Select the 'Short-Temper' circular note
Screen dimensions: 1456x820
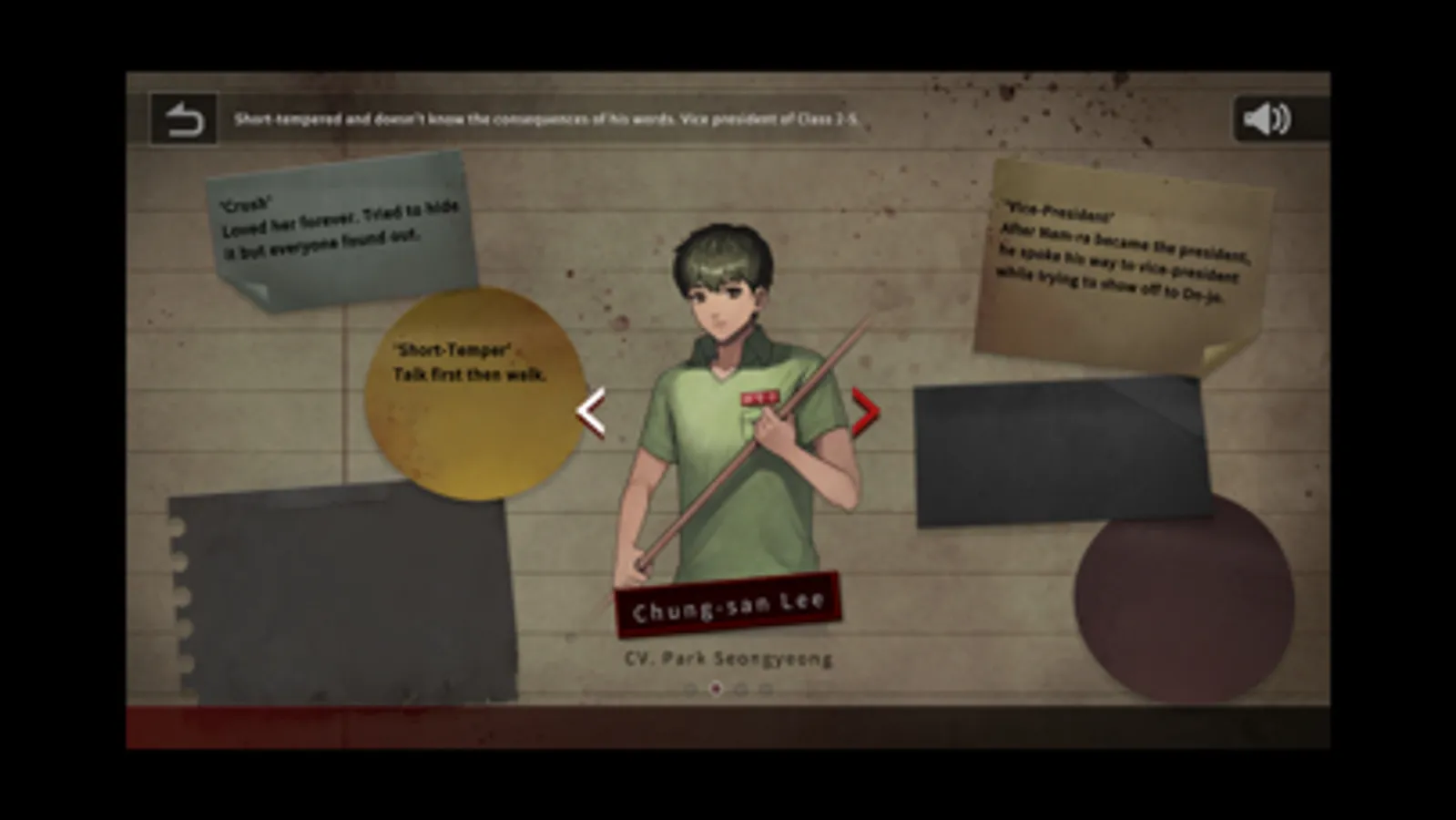(x=473, y=392)
